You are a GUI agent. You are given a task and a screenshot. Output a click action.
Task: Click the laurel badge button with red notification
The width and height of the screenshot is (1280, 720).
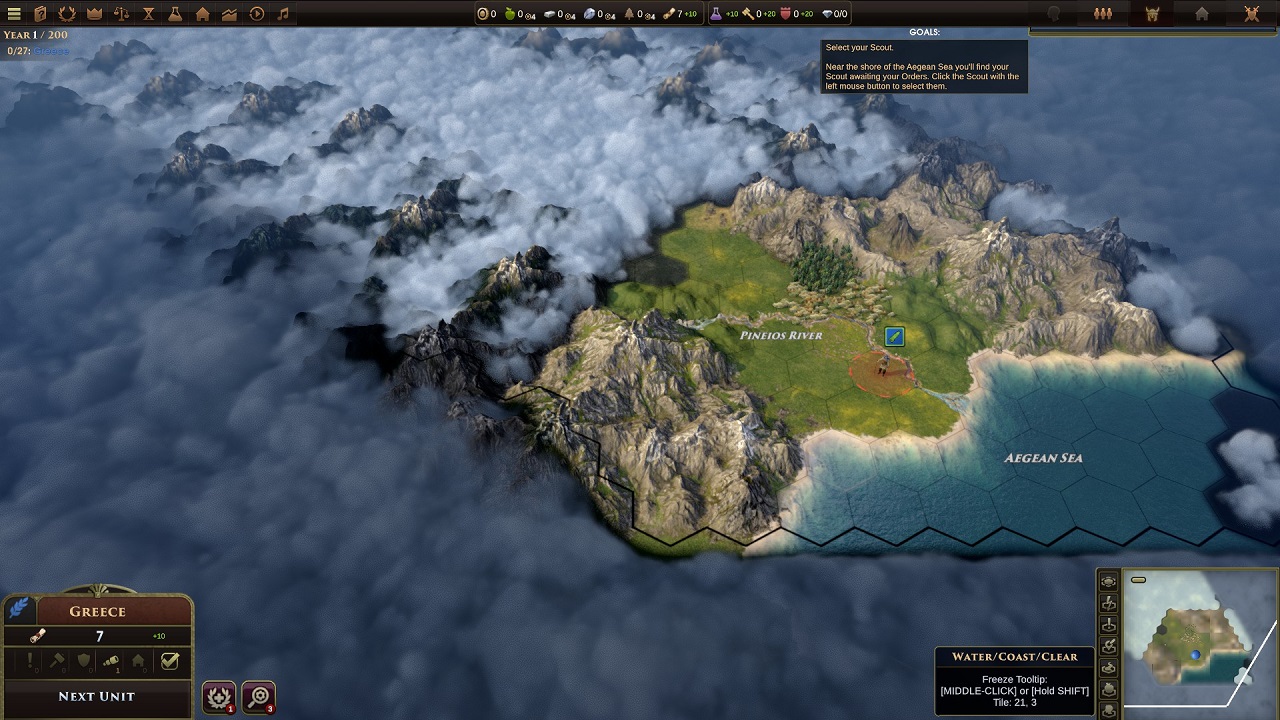[219, 697]
